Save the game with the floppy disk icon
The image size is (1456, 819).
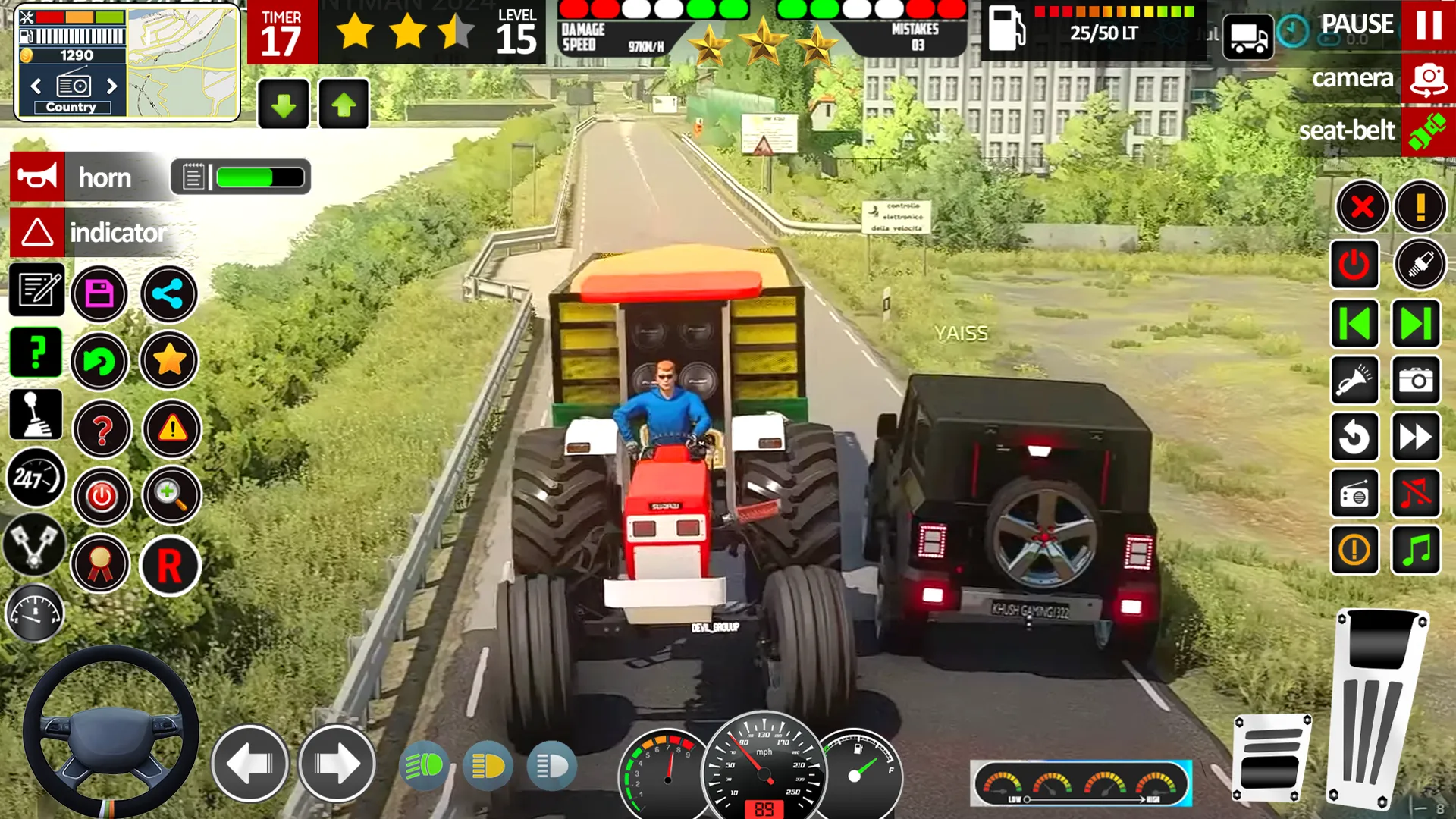[101, 294]
